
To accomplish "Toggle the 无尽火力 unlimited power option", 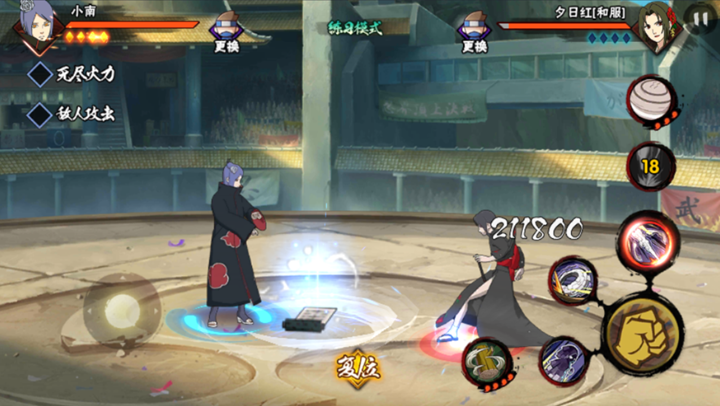I will [40, 74].
